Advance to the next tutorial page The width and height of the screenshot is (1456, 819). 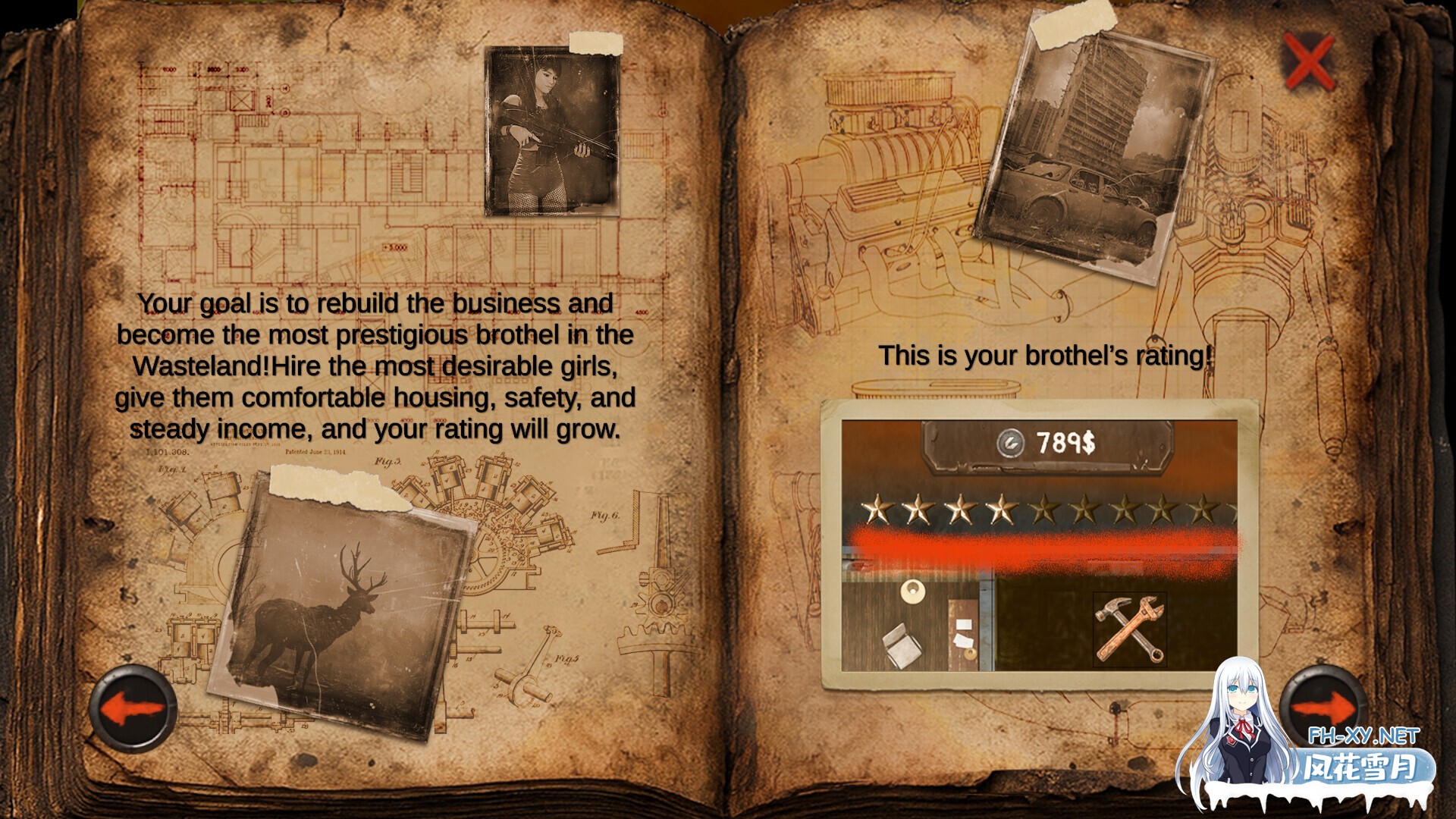pyautogui.click(x=1323, y=708)
